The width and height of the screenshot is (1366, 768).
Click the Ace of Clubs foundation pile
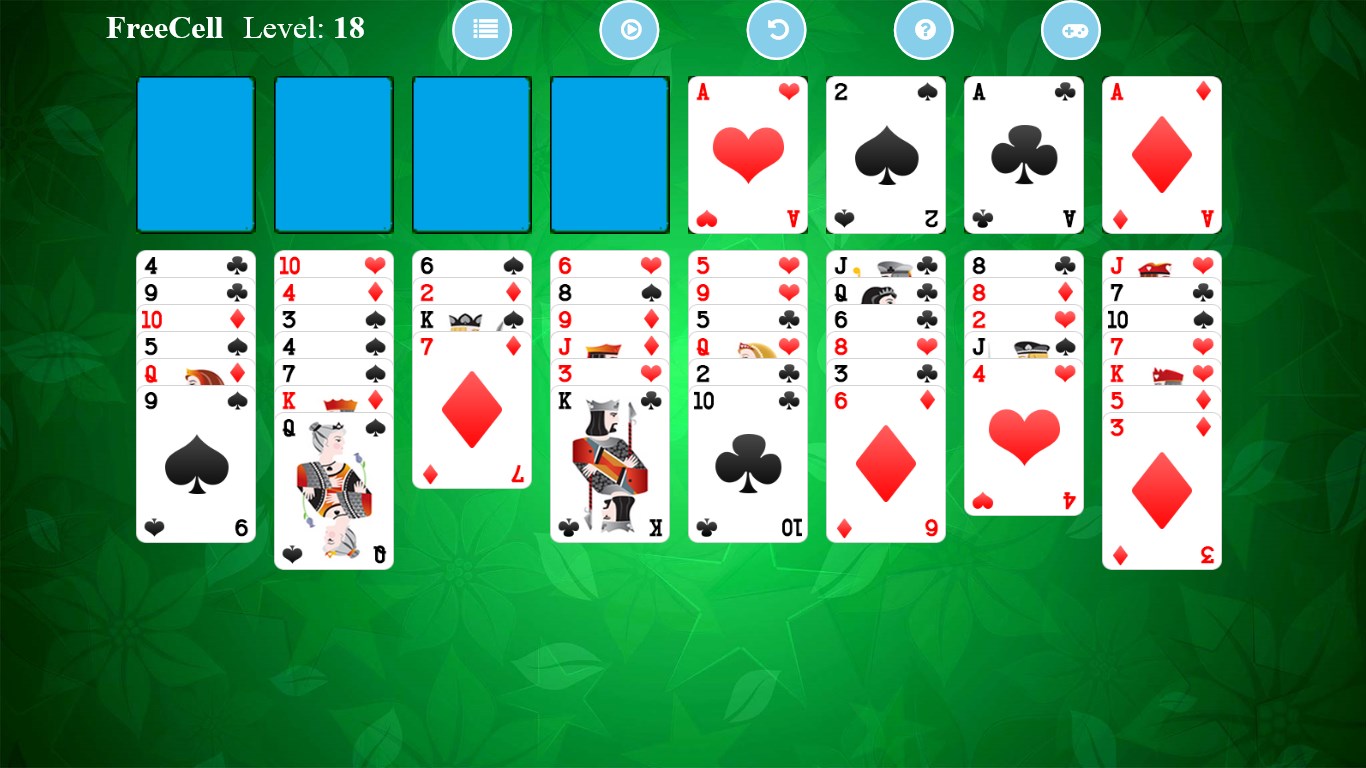point(1023,154)
